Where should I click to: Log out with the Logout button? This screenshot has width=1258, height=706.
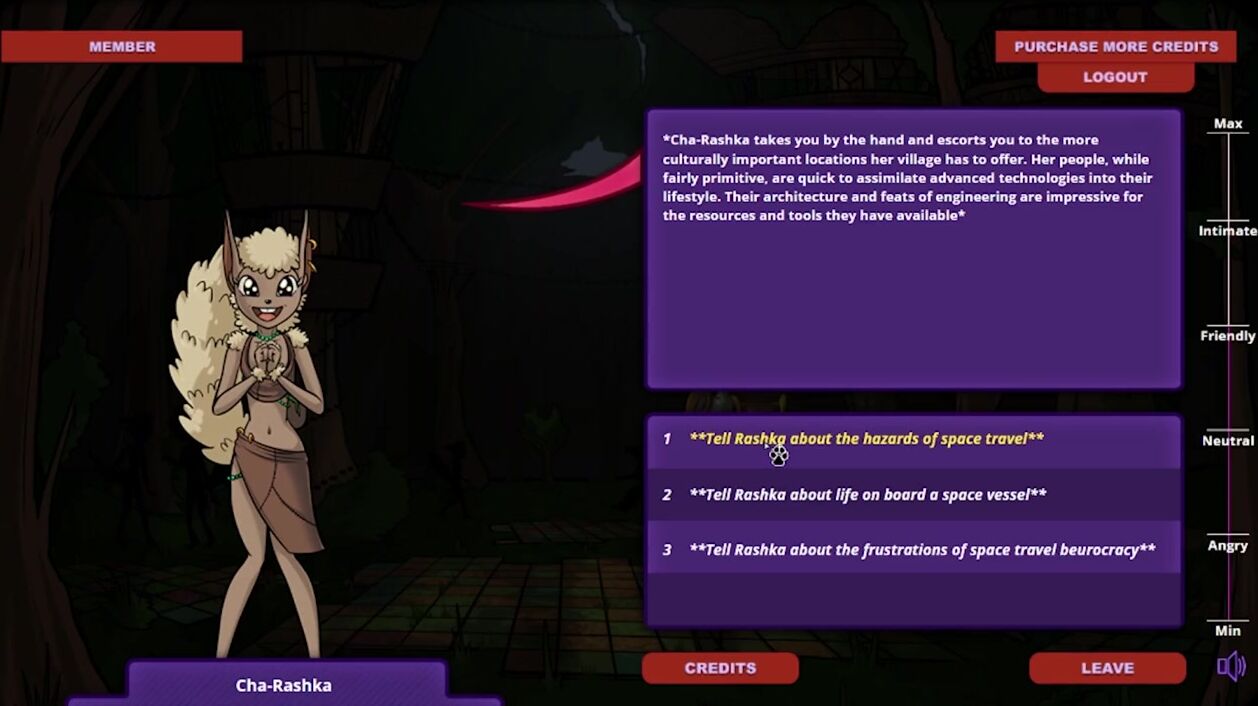[x=1115, y=77]
